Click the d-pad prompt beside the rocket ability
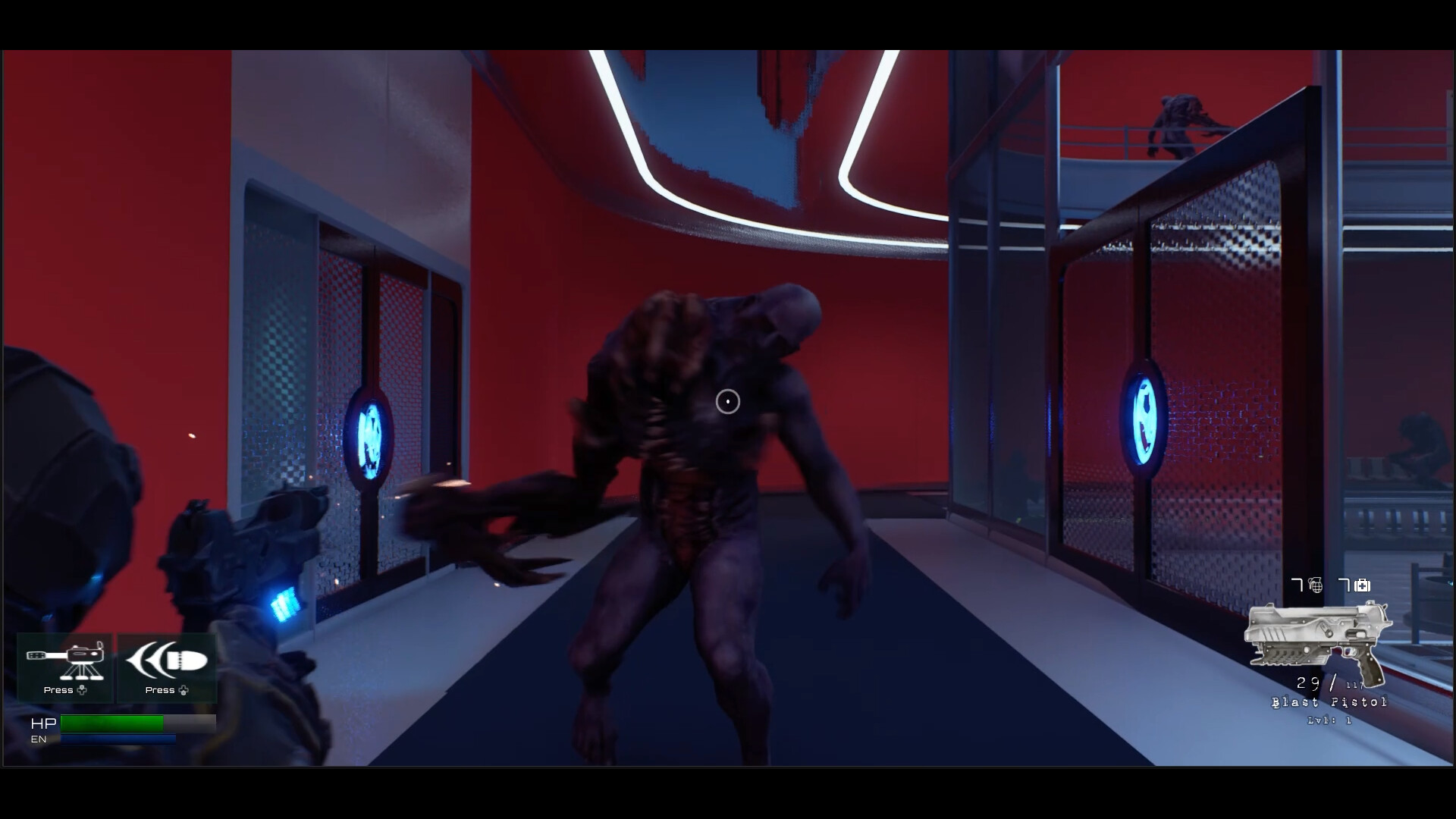The width and height of the screenshot is (1456, 819). click(x=183, y=691)
